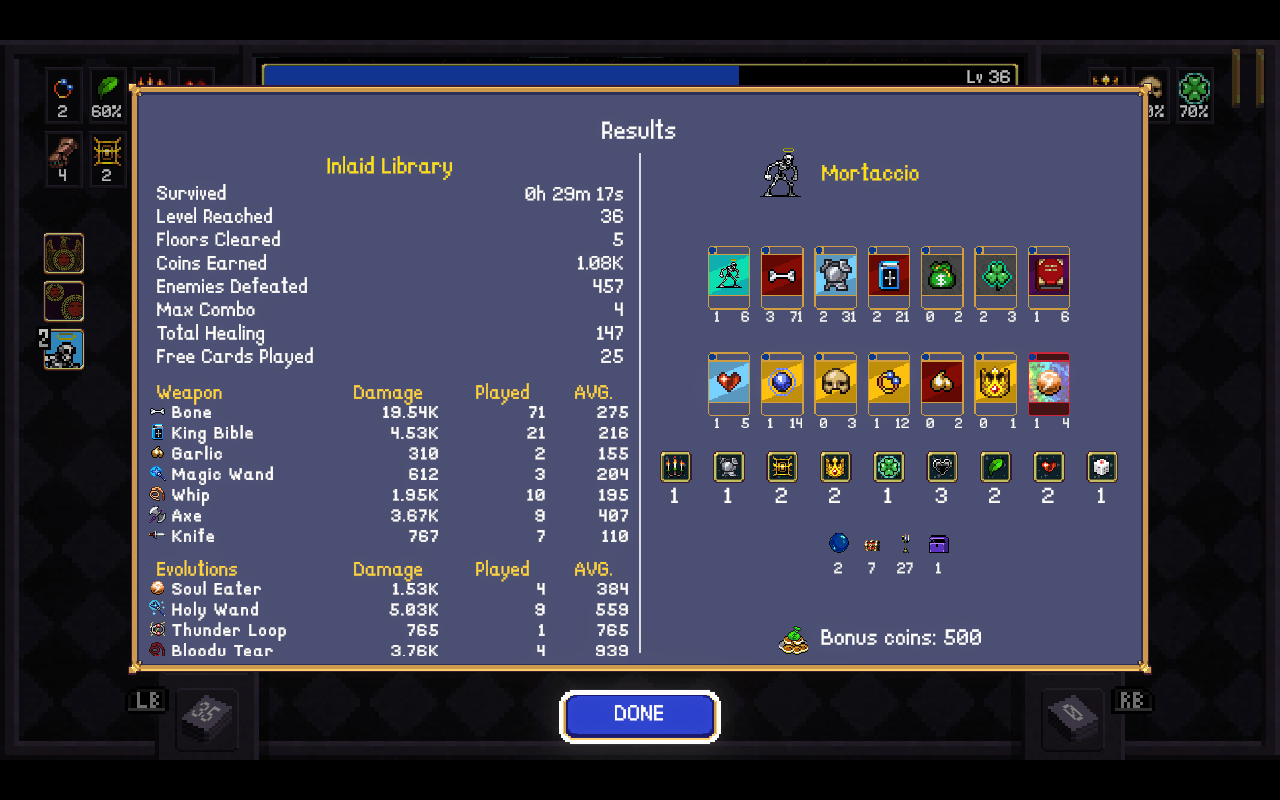
Task: Choose the garlic card
Action: pos(942,381)
